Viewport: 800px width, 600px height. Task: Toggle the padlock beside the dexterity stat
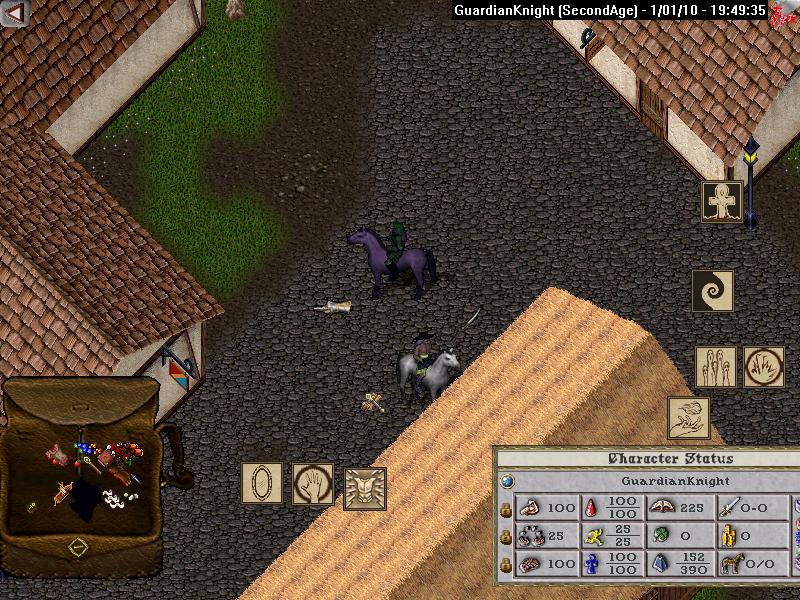coord(506,537)
